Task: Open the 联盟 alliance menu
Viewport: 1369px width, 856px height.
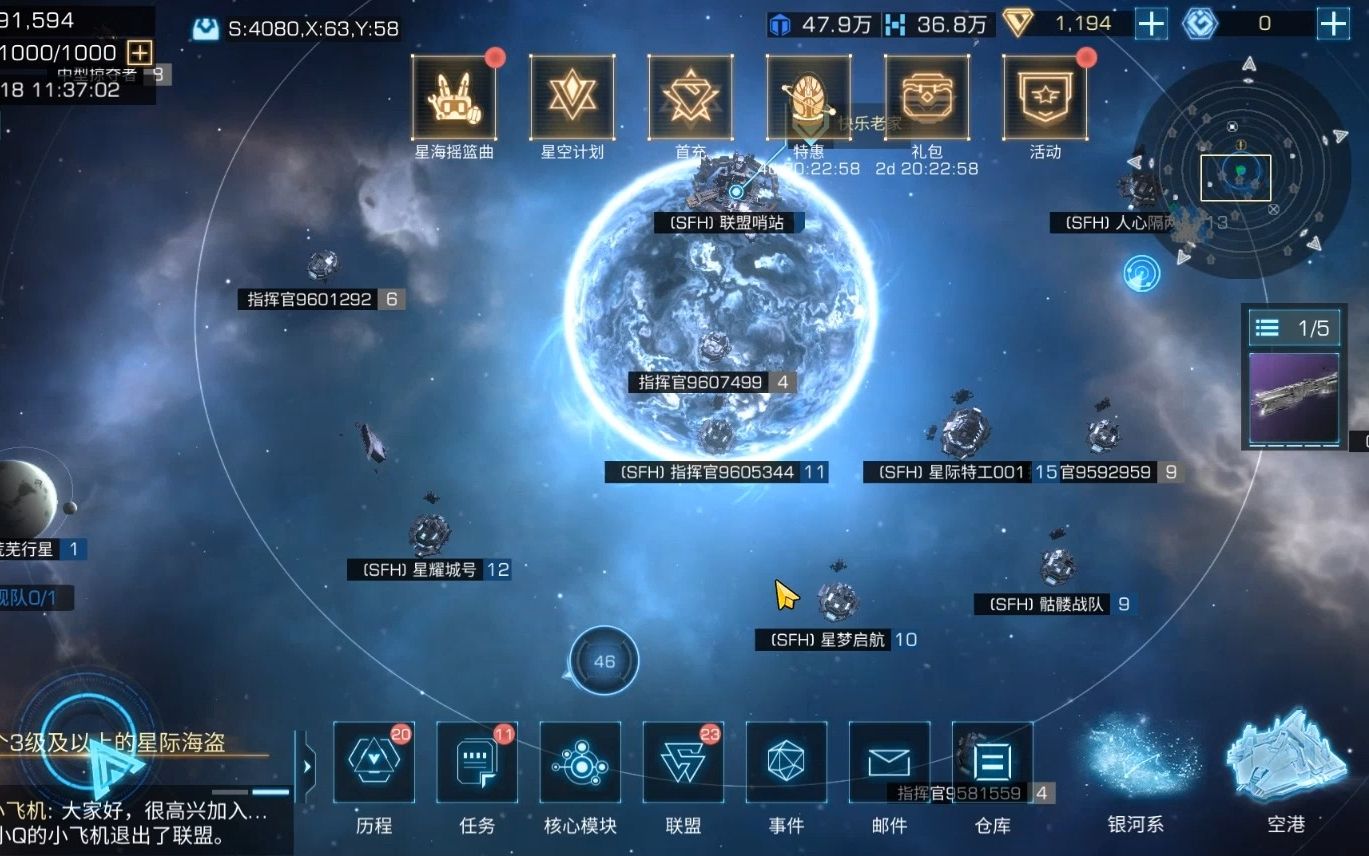Action: tap(683, 764)
